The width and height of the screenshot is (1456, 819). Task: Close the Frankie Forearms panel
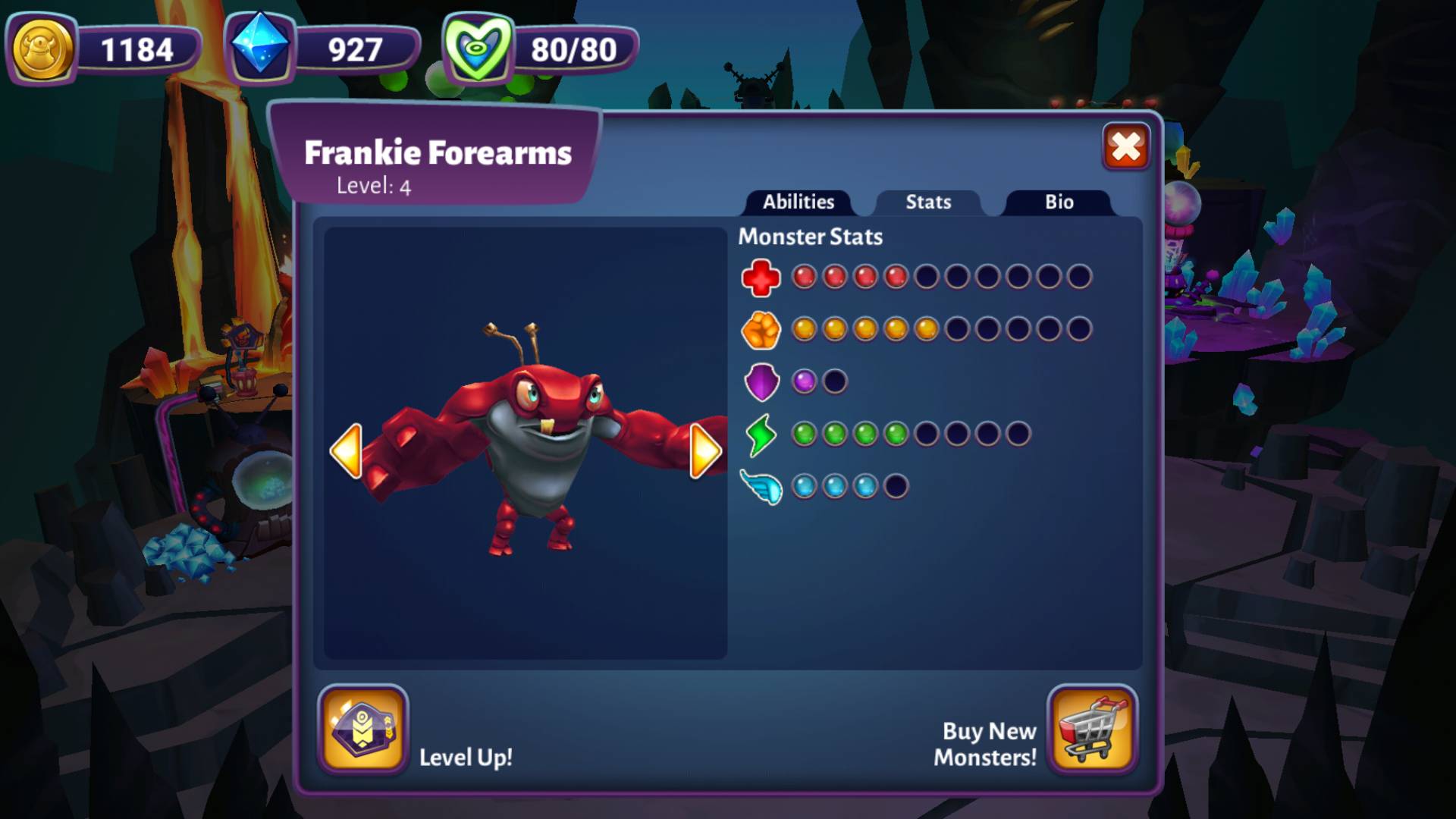(1126, 146)
